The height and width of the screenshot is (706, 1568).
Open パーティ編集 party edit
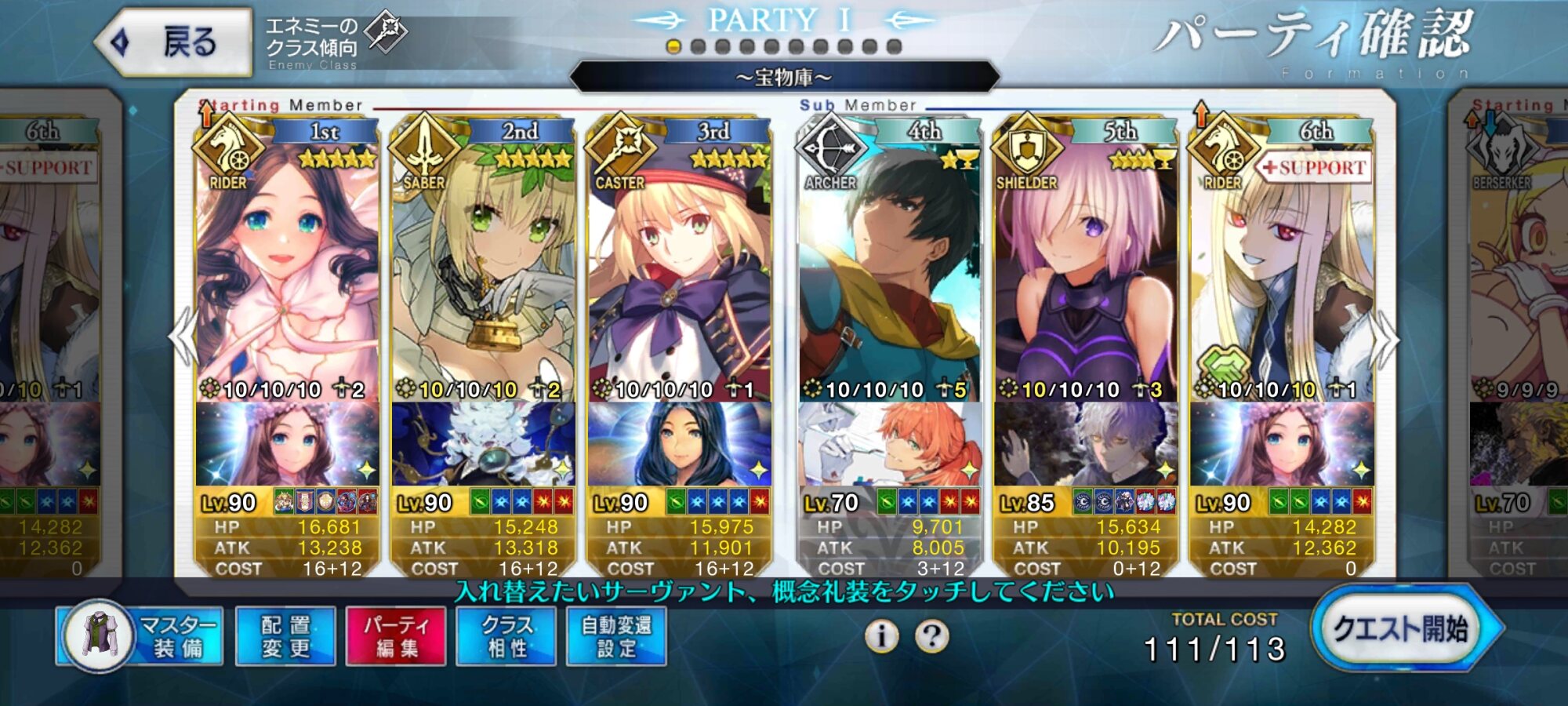(396, 636)
